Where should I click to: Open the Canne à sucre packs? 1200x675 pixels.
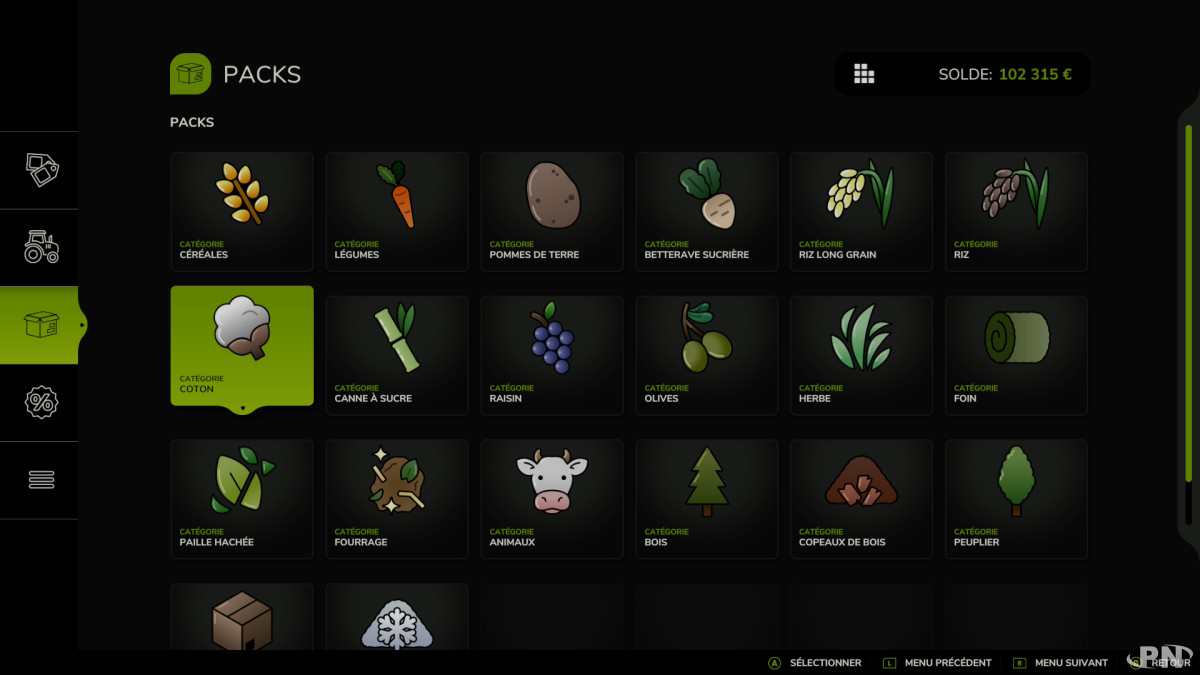(397, 355)
